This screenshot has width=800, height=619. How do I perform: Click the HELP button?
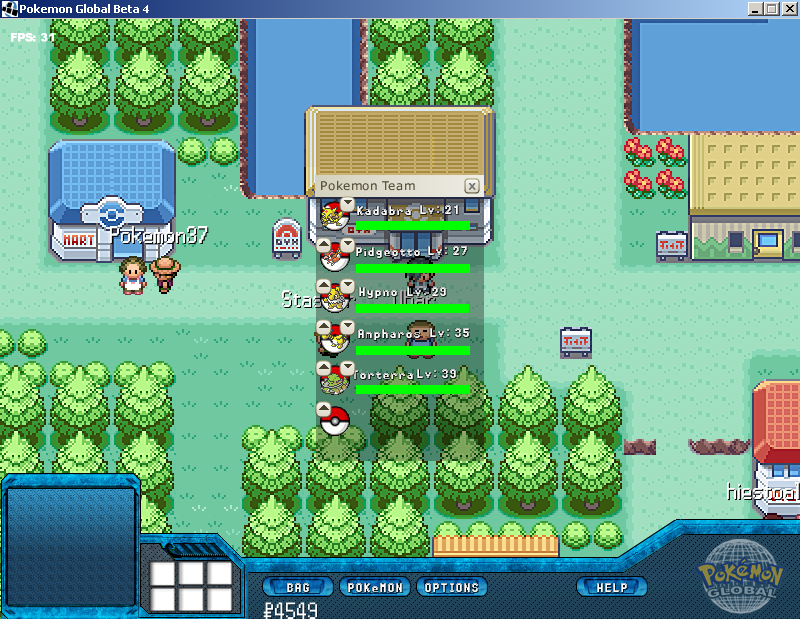pyautogui.click(x=611, y=587)
